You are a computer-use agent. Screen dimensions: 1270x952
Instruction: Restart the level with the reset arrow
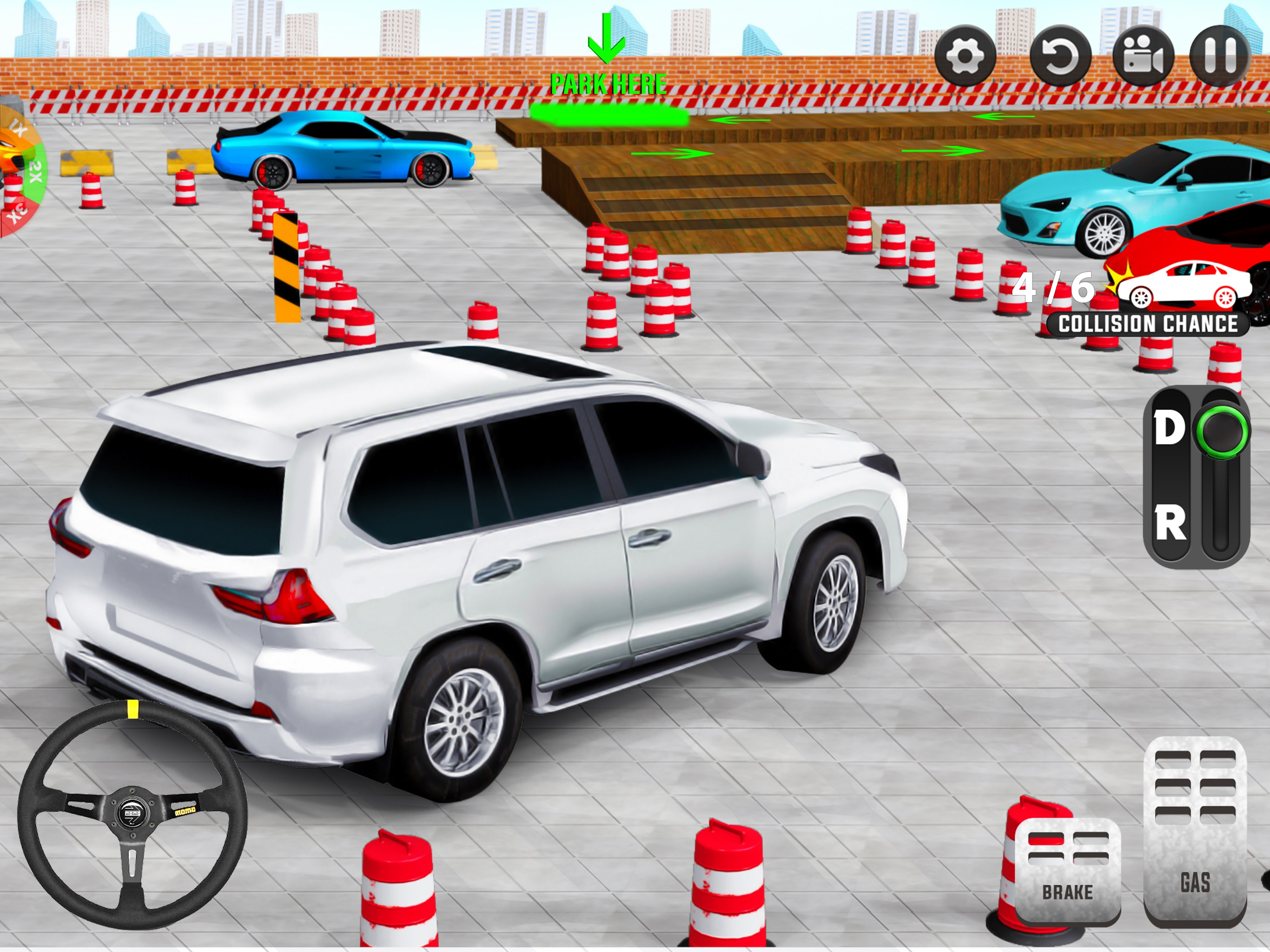(x=1060, y=56)
